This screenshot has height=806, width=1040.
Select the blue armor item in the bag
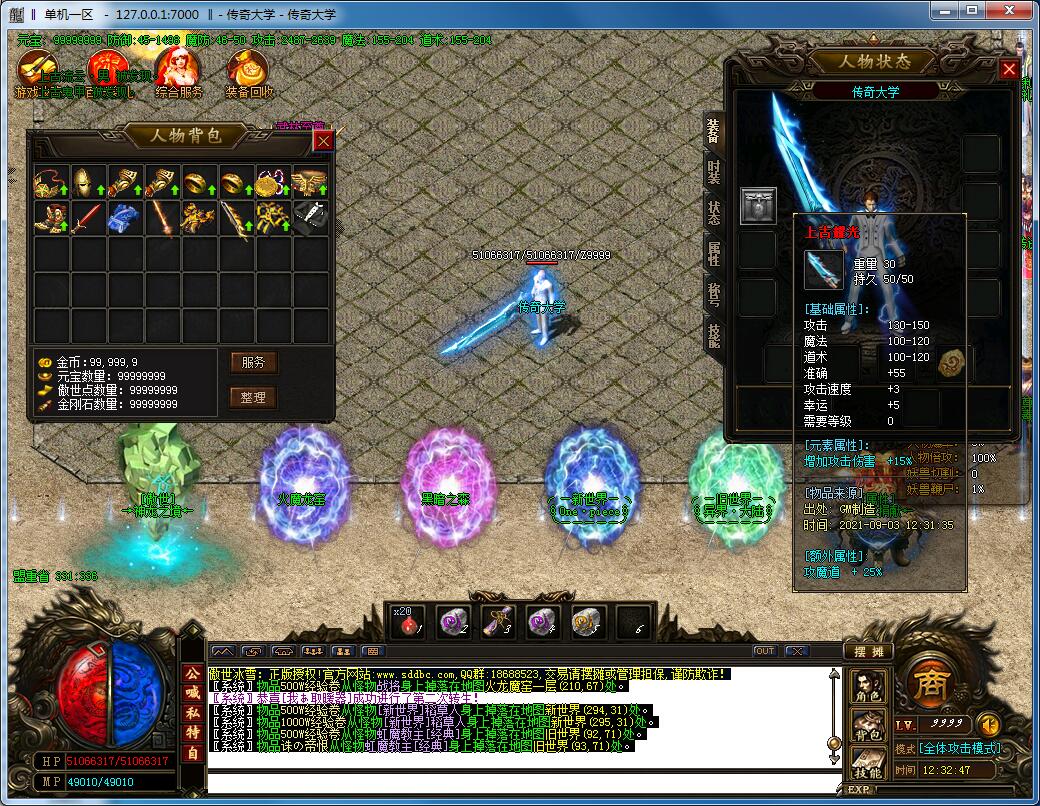[x=123, y=218]
